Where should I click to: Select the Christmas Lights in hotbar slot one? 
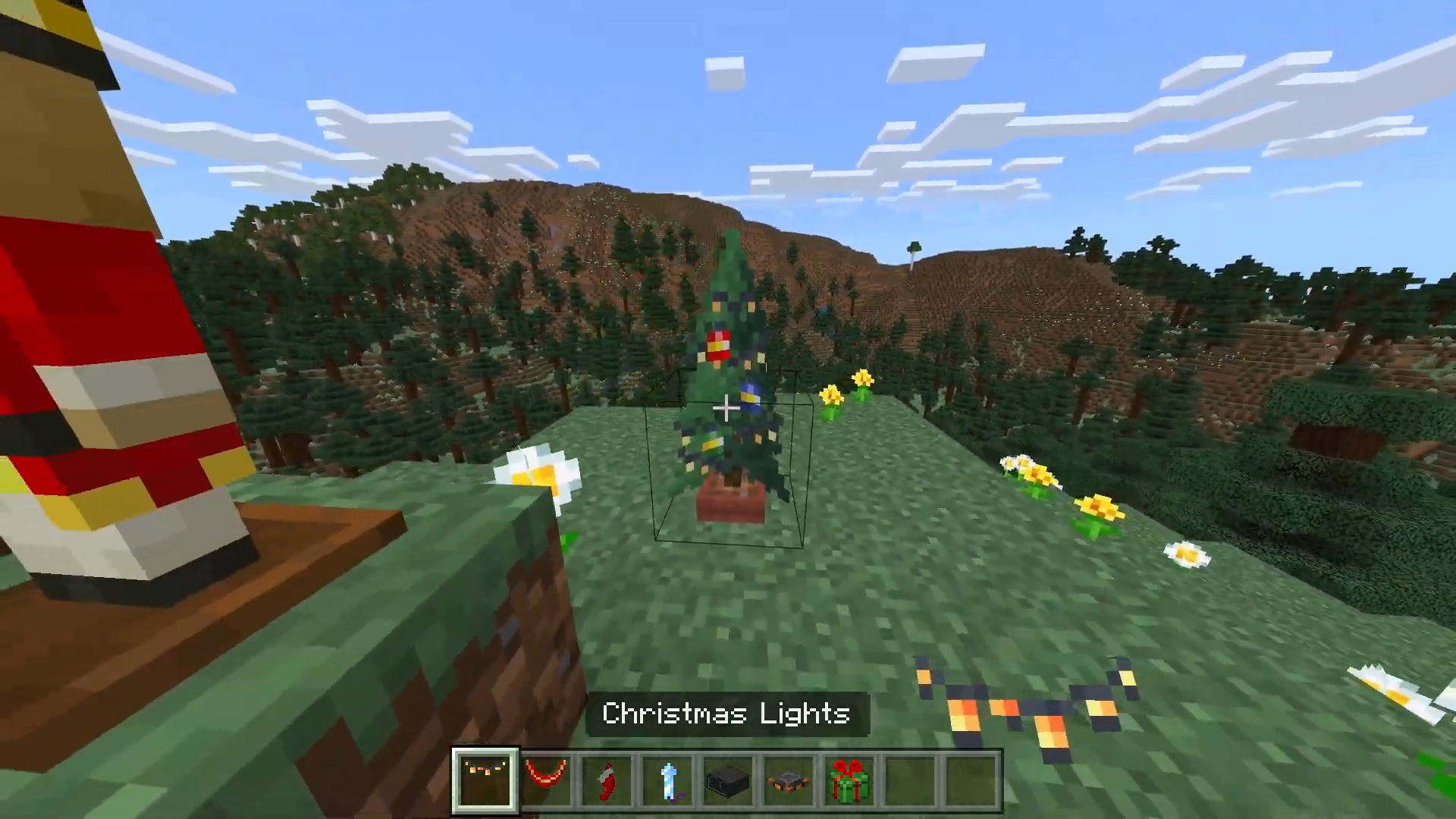[486, 778]
